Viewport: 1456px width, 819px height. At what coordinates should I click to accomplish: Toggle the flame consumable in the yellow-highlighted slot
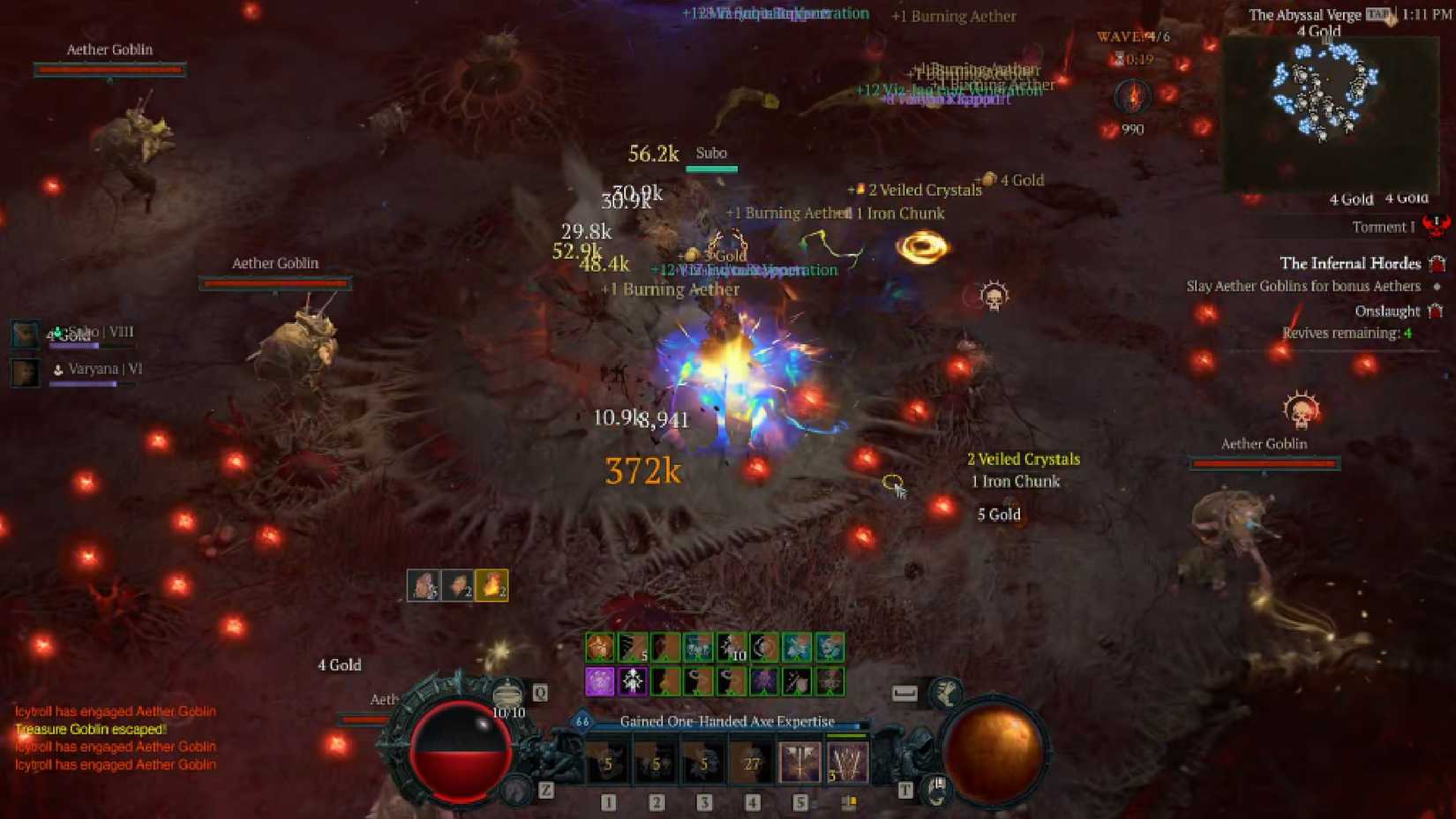coord(492,586)
